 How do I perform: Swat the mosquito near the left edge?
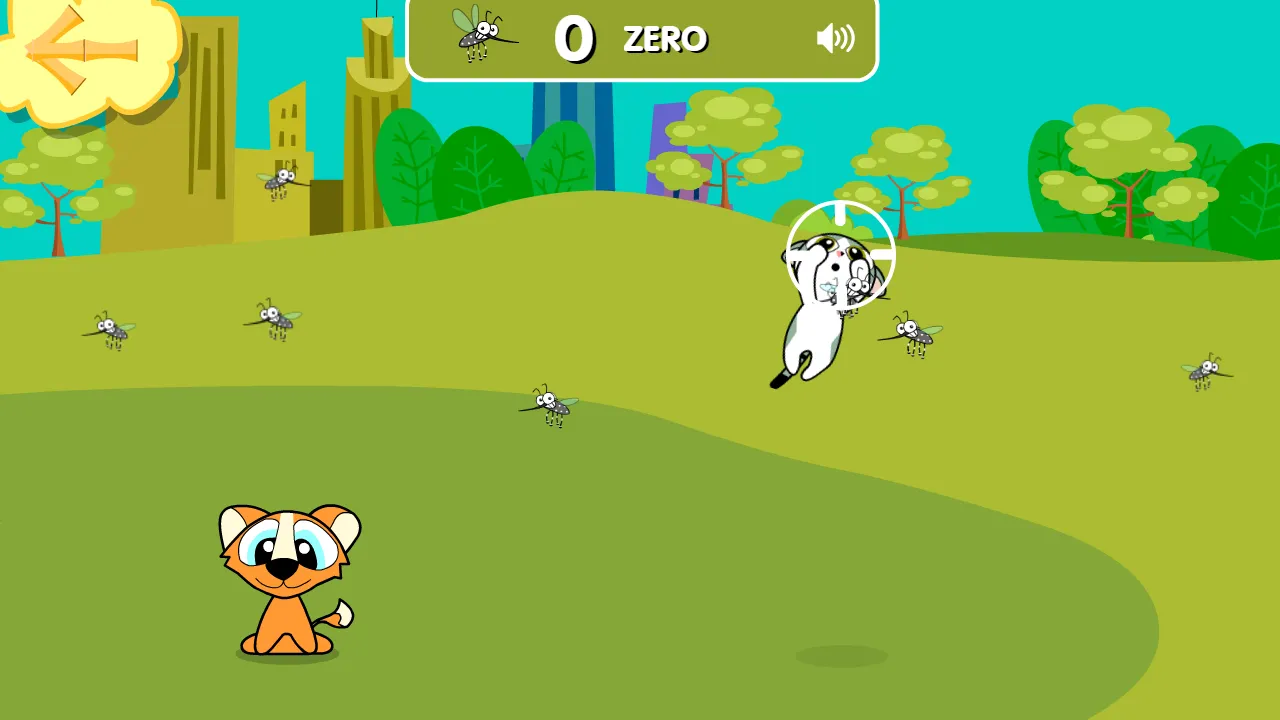pos(110,328)
